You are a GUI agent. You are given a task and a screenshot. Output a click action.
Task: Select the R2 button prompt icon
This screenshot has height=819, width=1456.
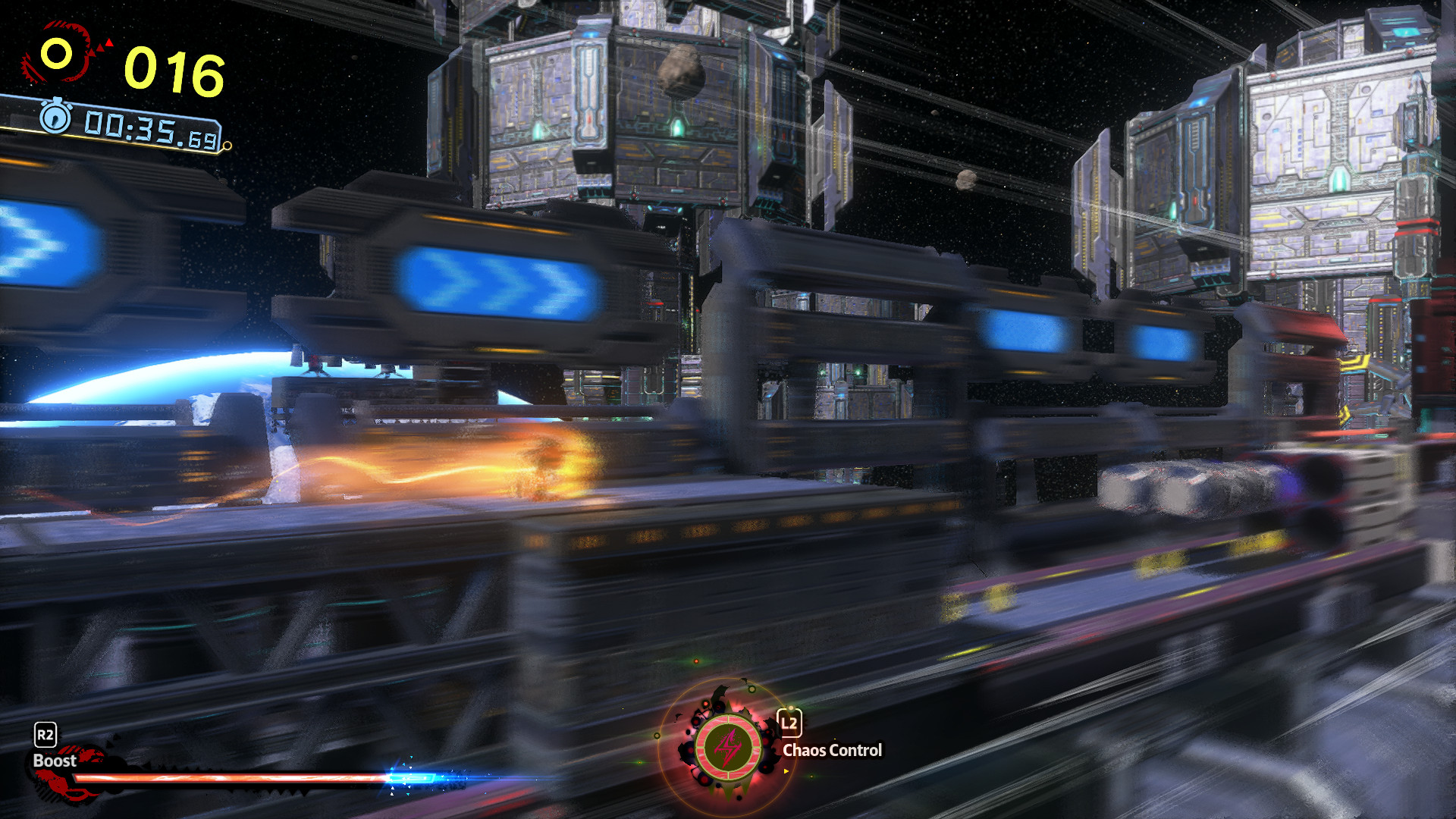pyautogui.click(x=44, y=734)
